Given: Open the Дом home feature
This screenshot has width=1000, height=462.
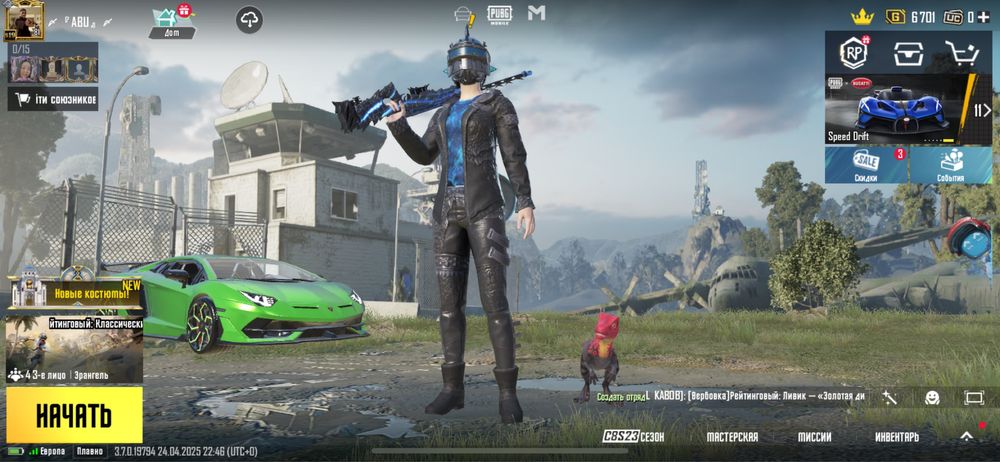Looking at the screenshot, I should tap(171, 21).
